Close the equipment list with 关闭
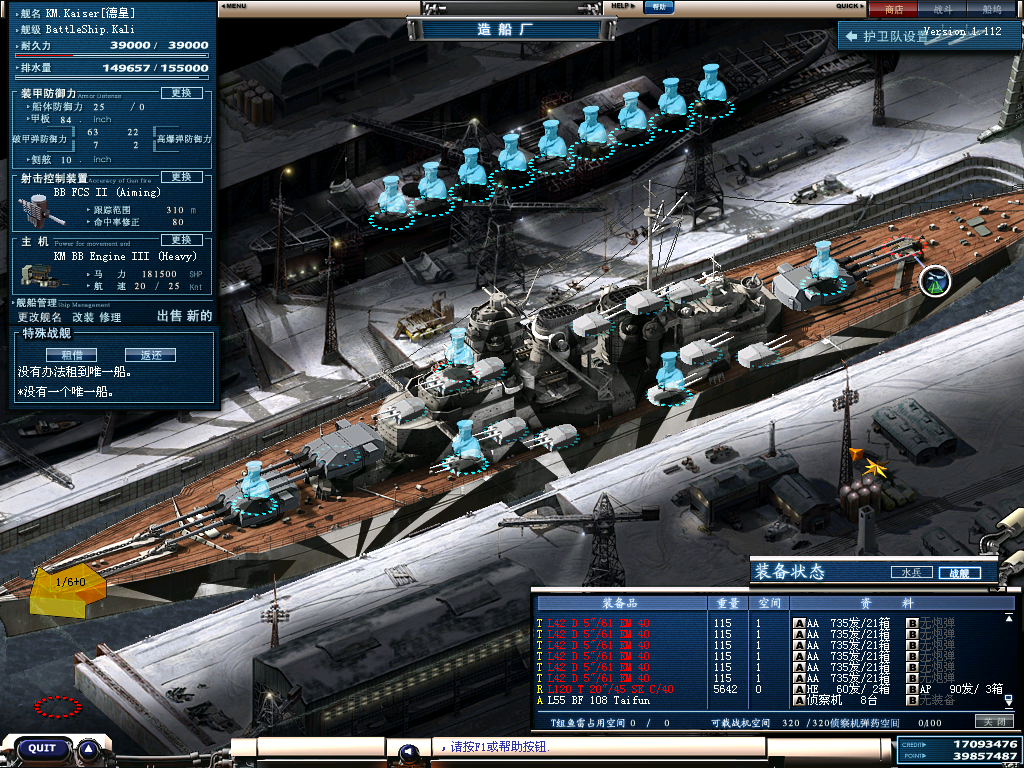 [x=992, y=721]
